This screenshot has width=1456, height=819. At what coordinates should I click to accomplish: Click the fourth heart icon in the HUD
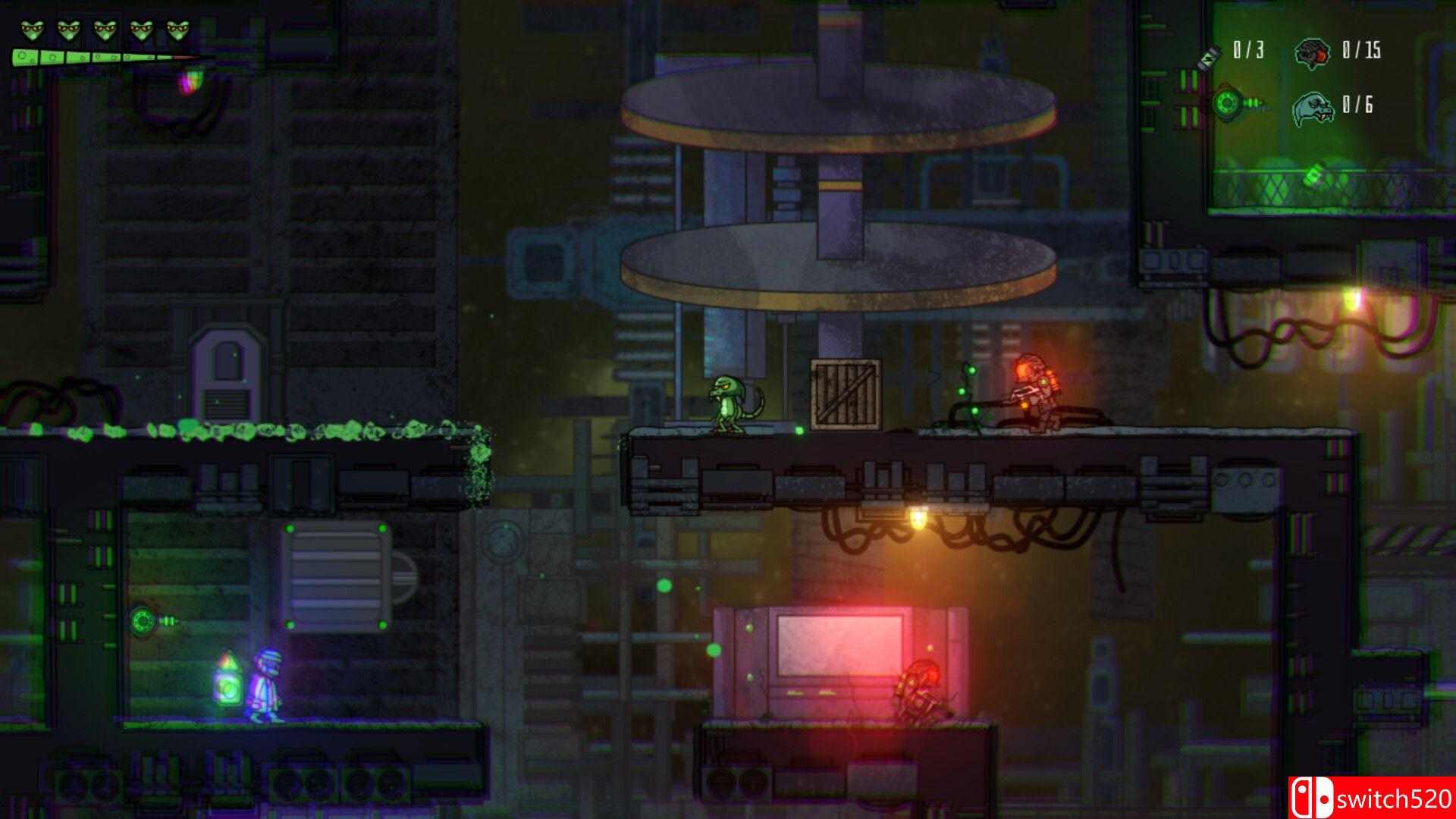click(141, 30)
